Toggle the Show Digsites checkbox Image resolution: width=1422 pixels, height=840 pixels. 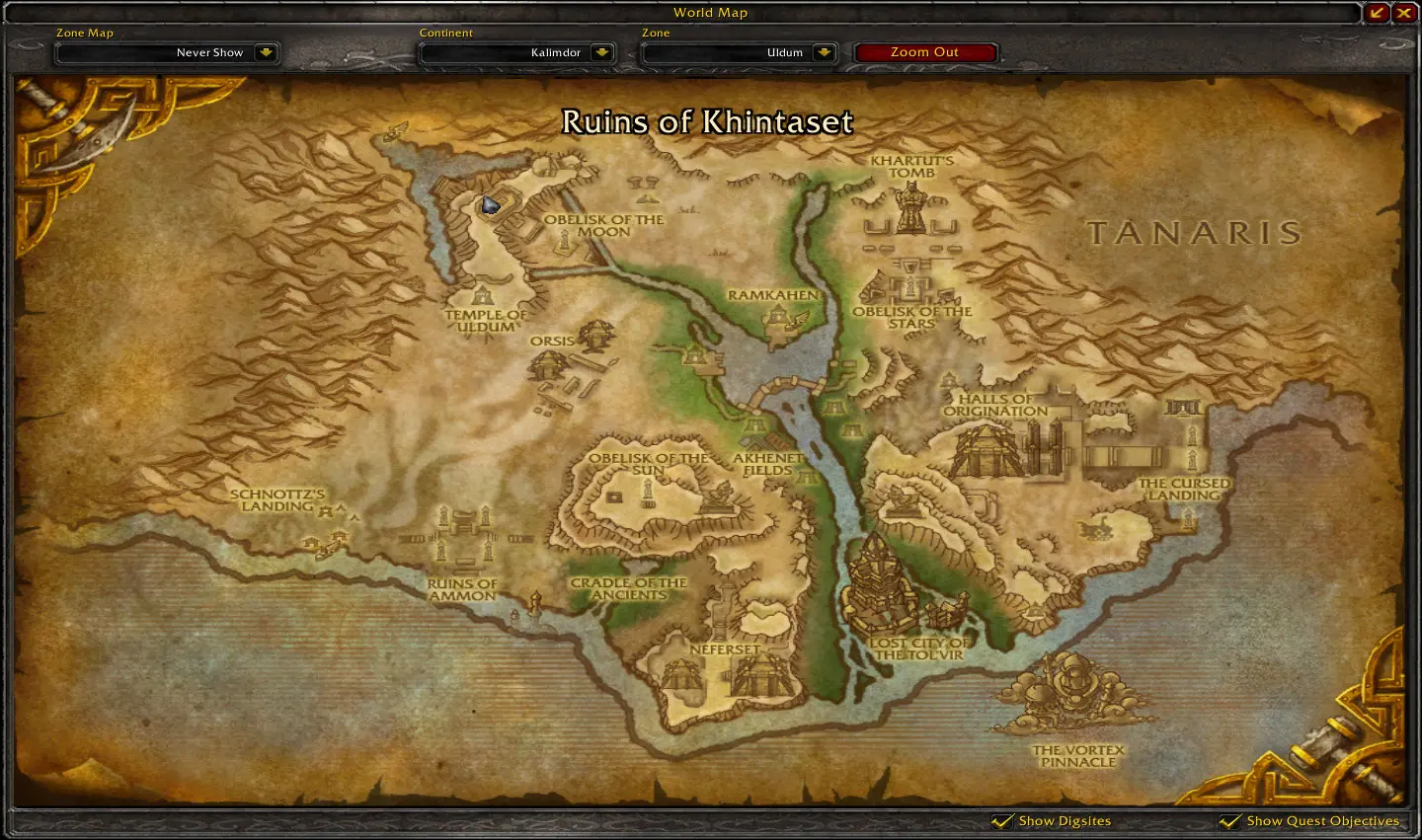[x=1003, y=821]
